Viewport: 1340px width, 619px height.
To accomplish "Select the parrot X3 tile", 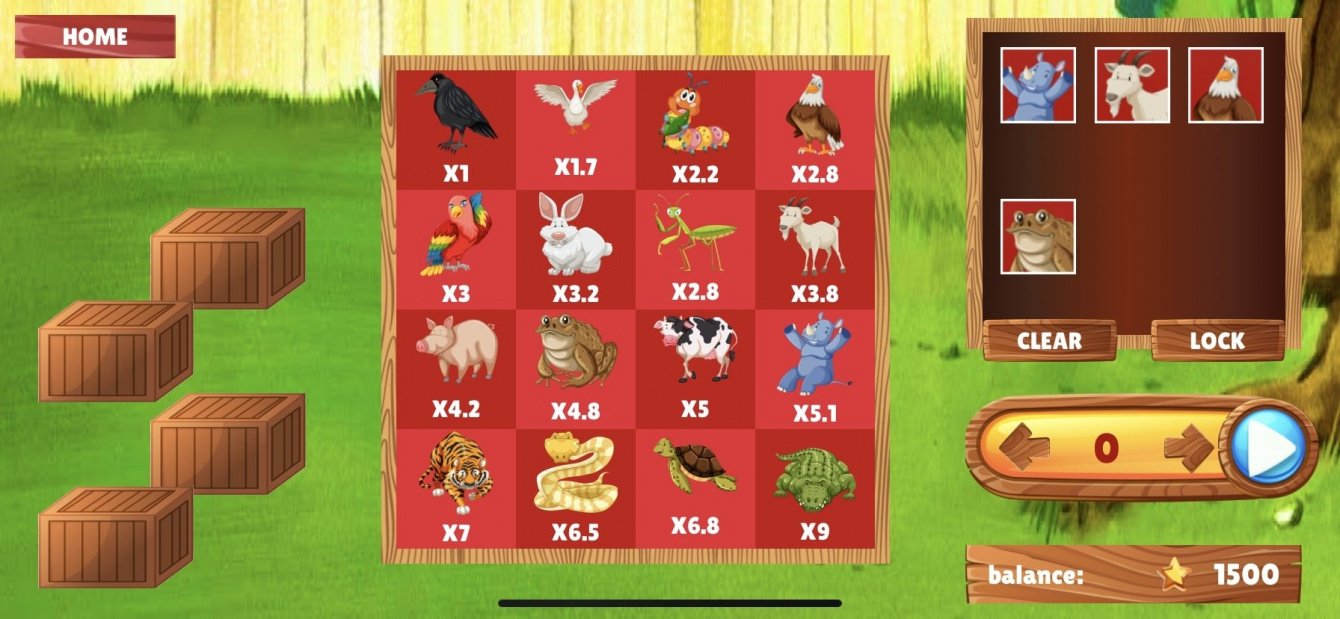I will click(456, 247).
